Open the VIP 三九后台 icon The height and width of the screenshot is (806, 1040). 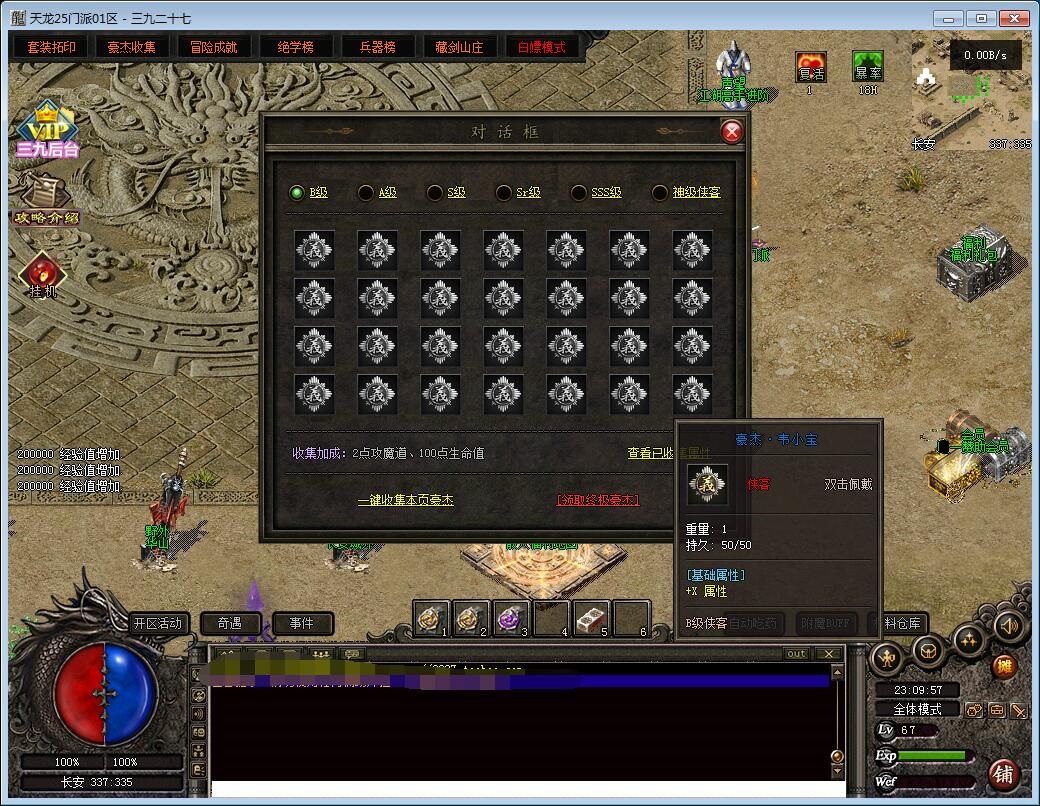[46, 130]
